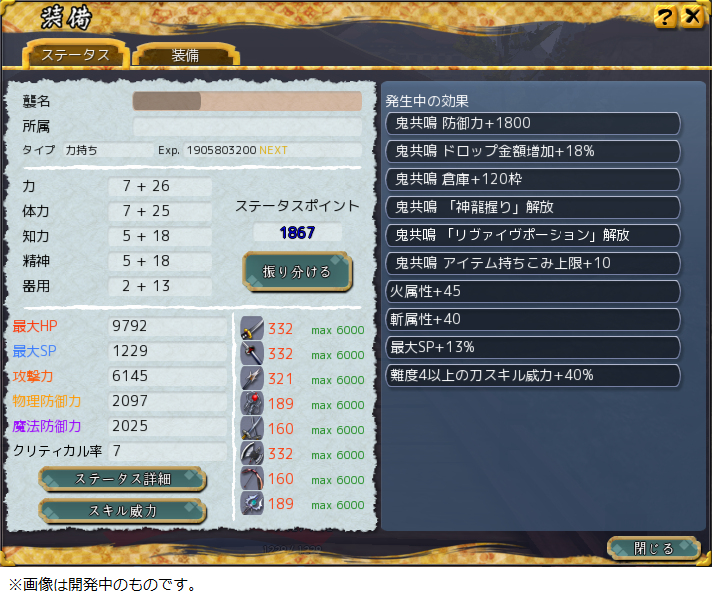Select the 火属性+45 effect row

pos(533,292)
